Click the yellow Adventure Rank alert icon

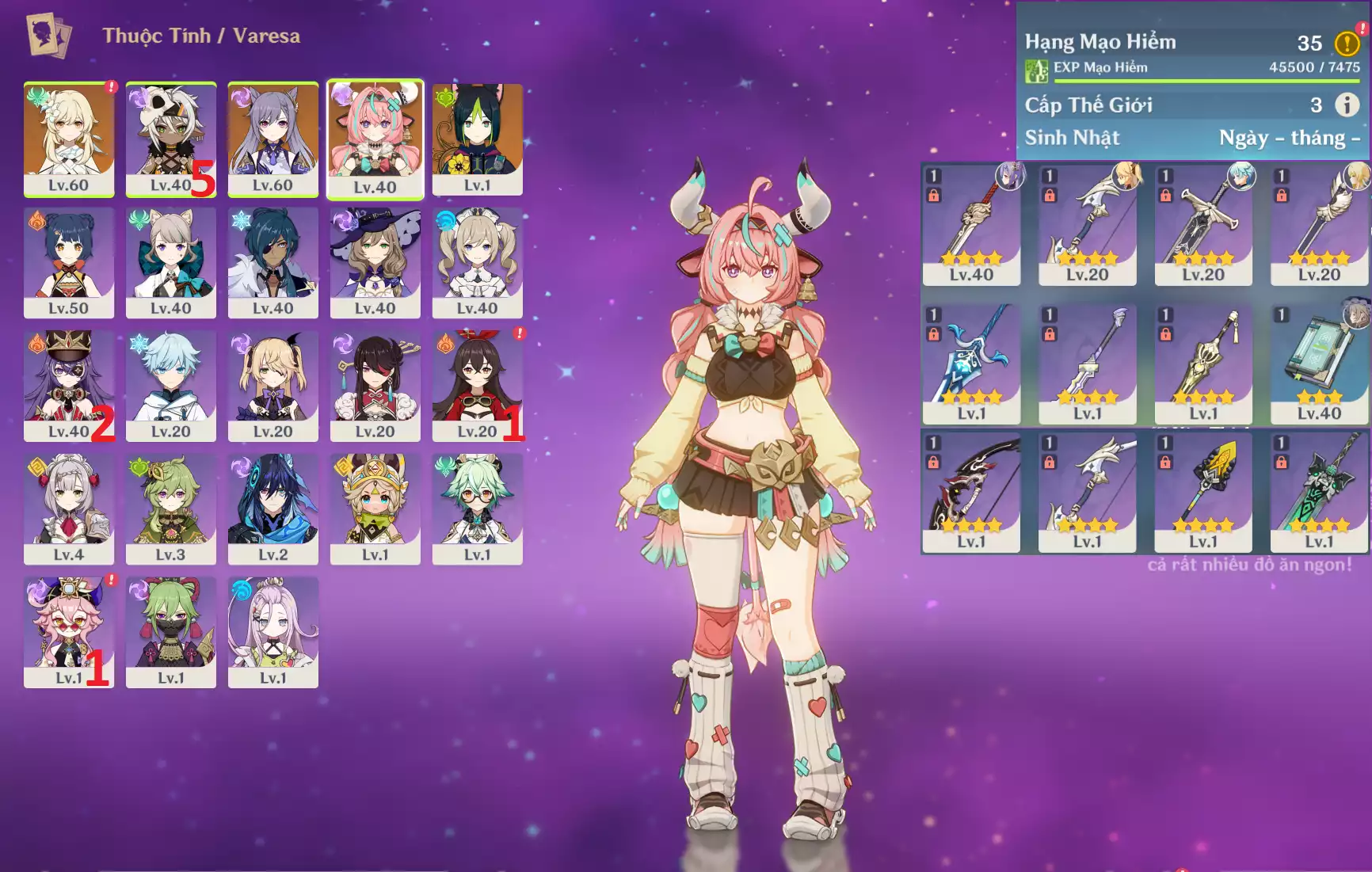(x=1347, y=43)
